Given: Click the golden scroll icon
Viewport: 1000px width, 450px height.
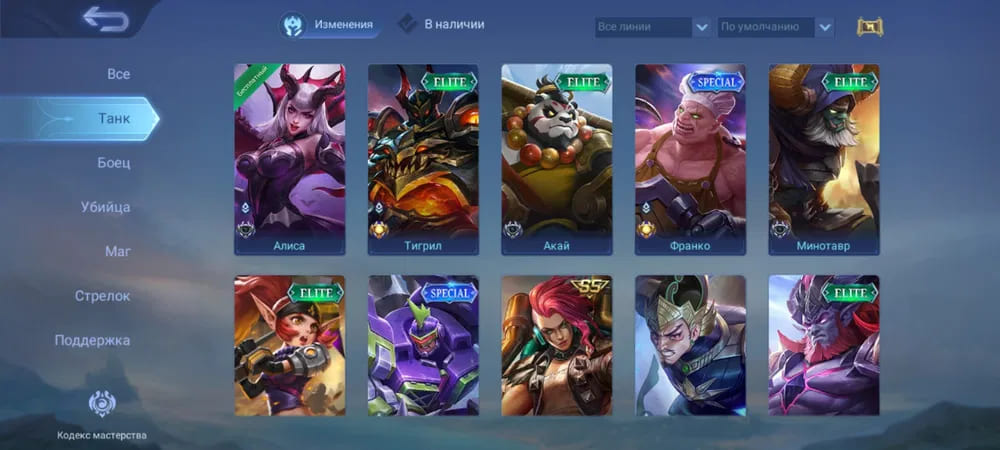Looking at the screenshot, I should point(869,27).
